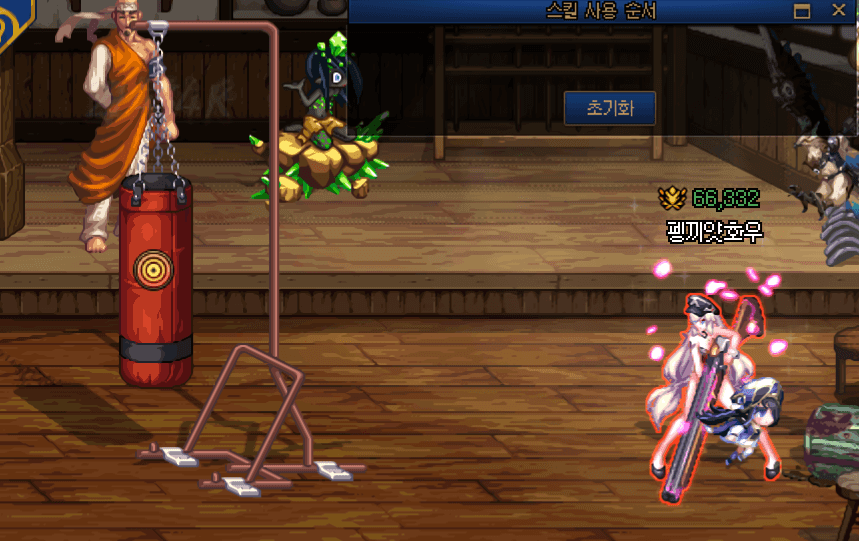Click the 초기화 reset button
Screen dimensions: 859x541
609,108
